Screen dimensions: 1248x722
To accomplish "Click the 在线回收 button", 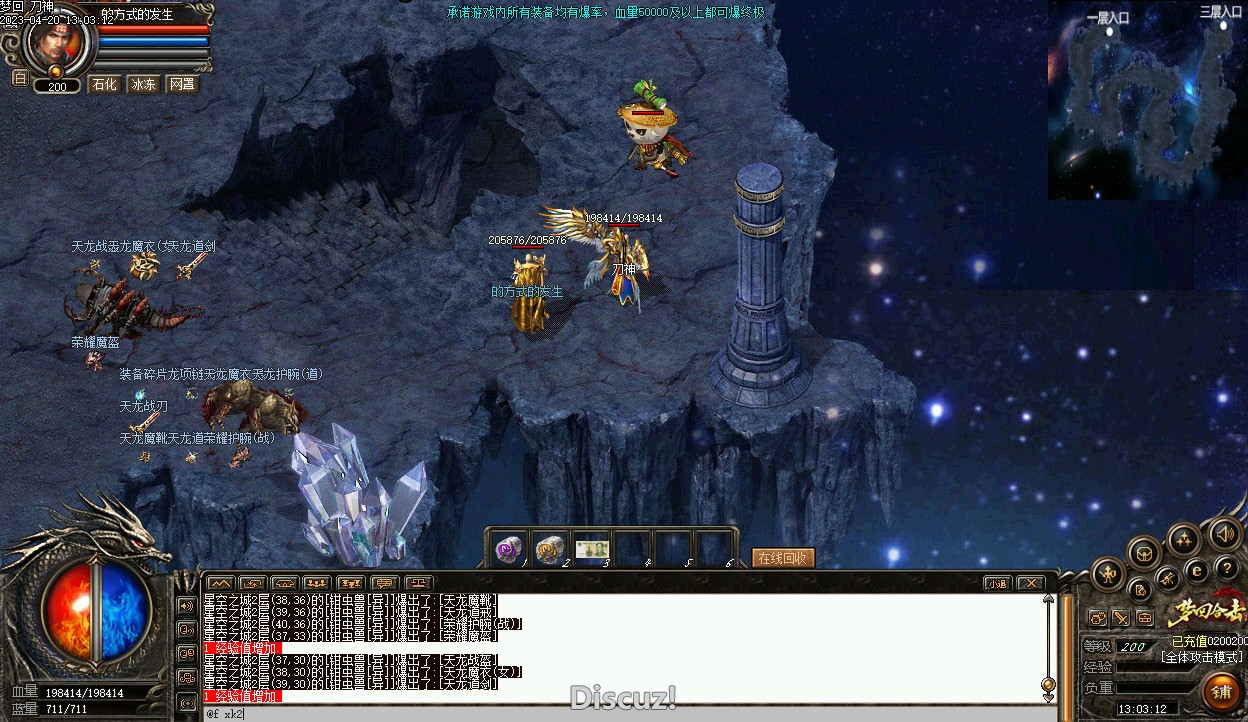I will [784, 558].
